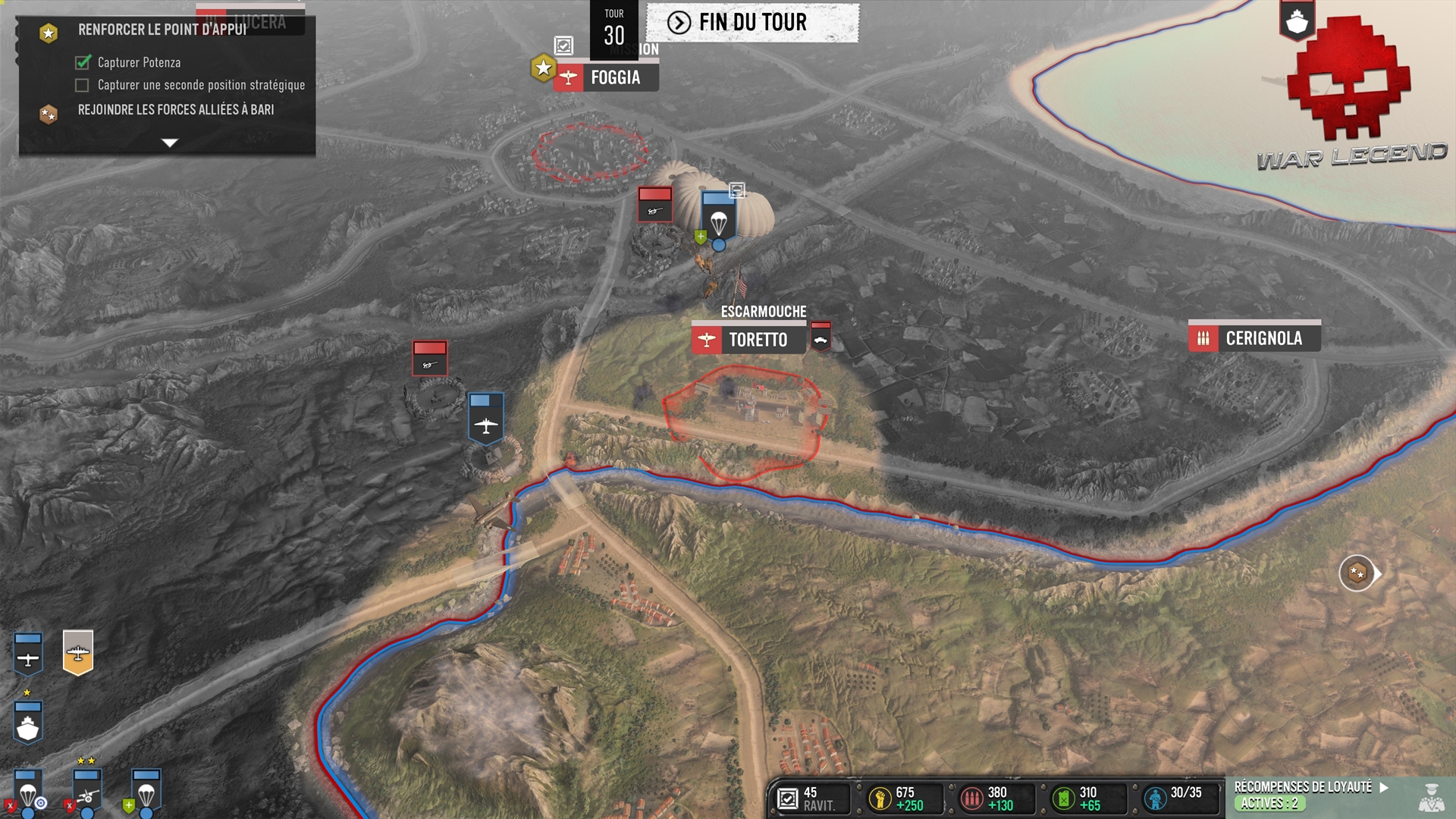End the turn with Fin du Tour
Screen dimensions: 1456x819
tap(752, 23)
